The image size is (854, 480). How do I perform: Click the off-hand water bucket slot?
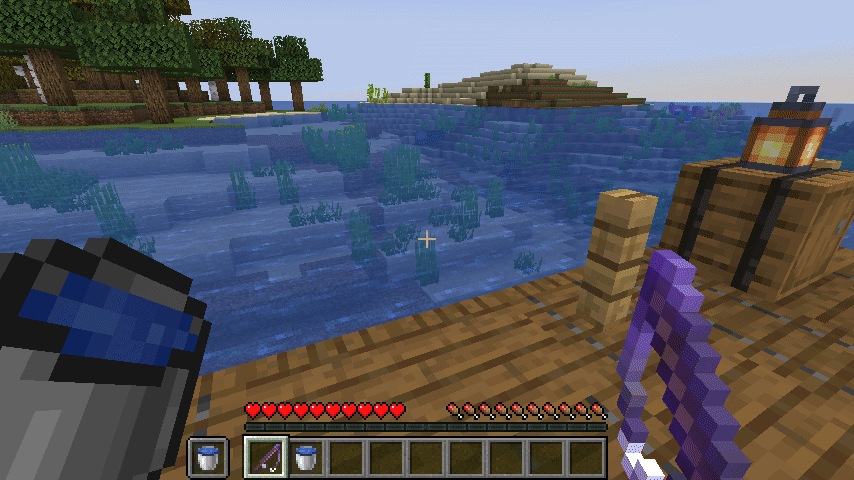pos(208,457)
